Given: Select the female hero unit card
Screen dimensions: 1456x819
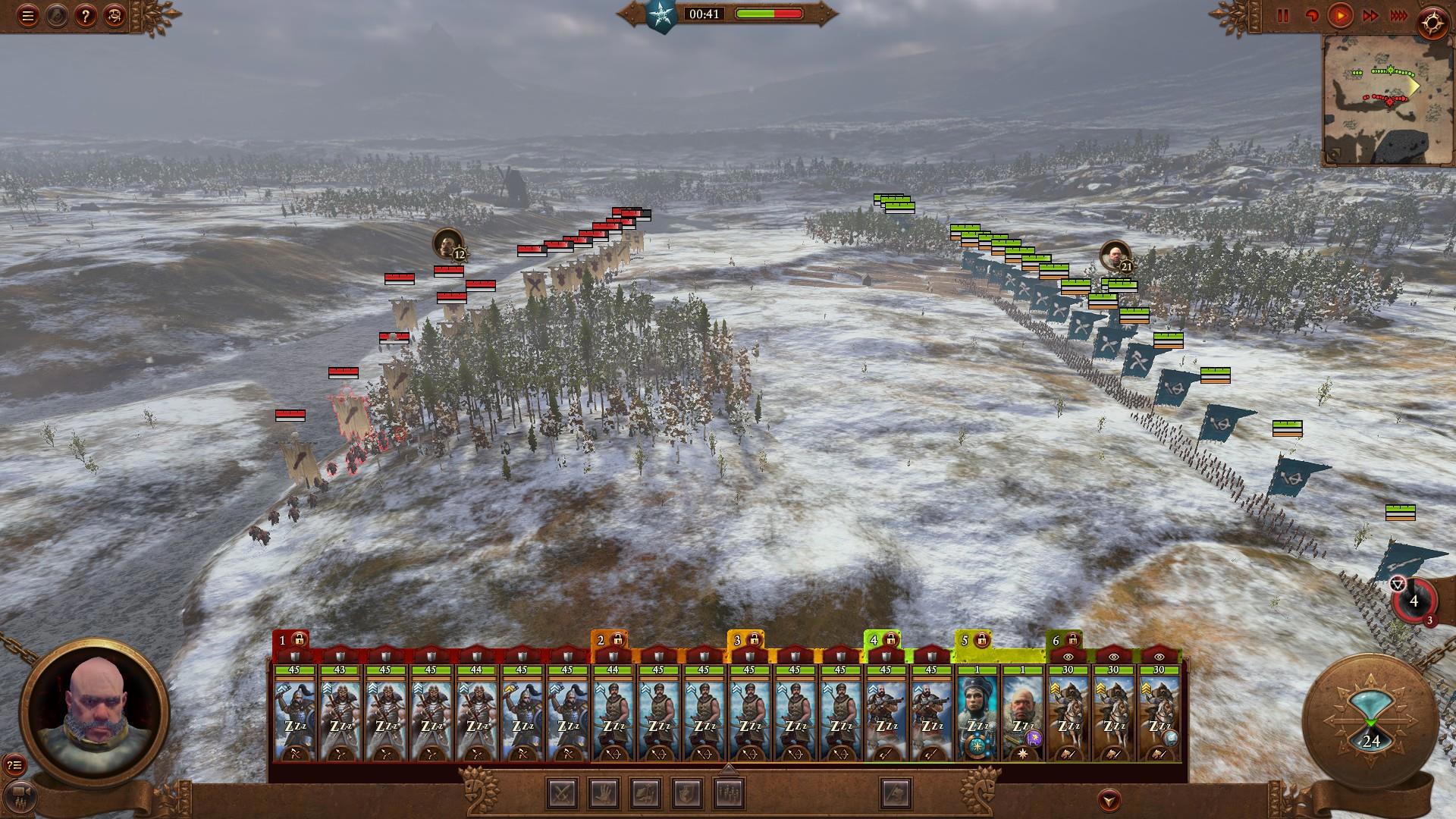Looking at the screenshot, I should [x=977, y=713].
